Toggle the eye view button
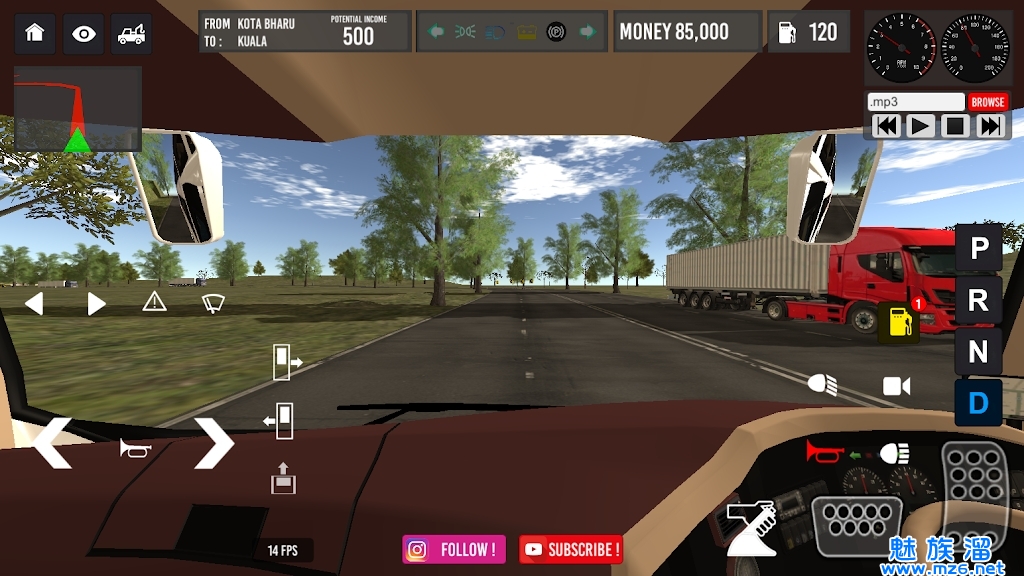Image resolution: width=1024 pixels, height=576 pixels. coord(83,33)
